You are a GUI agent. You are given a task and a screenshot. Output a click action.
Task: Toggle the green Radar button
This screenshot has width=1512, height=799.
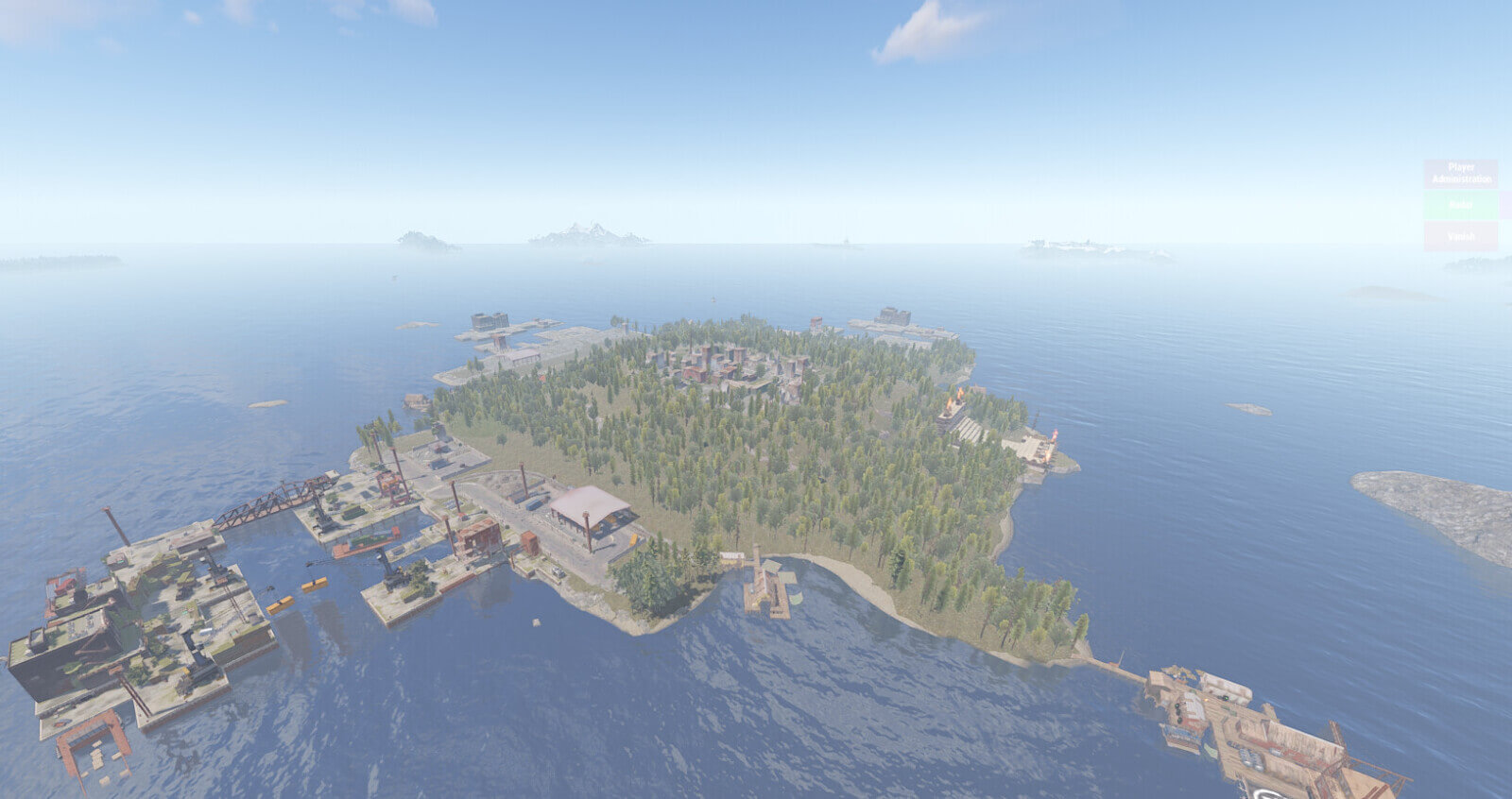coord(1461,205)
